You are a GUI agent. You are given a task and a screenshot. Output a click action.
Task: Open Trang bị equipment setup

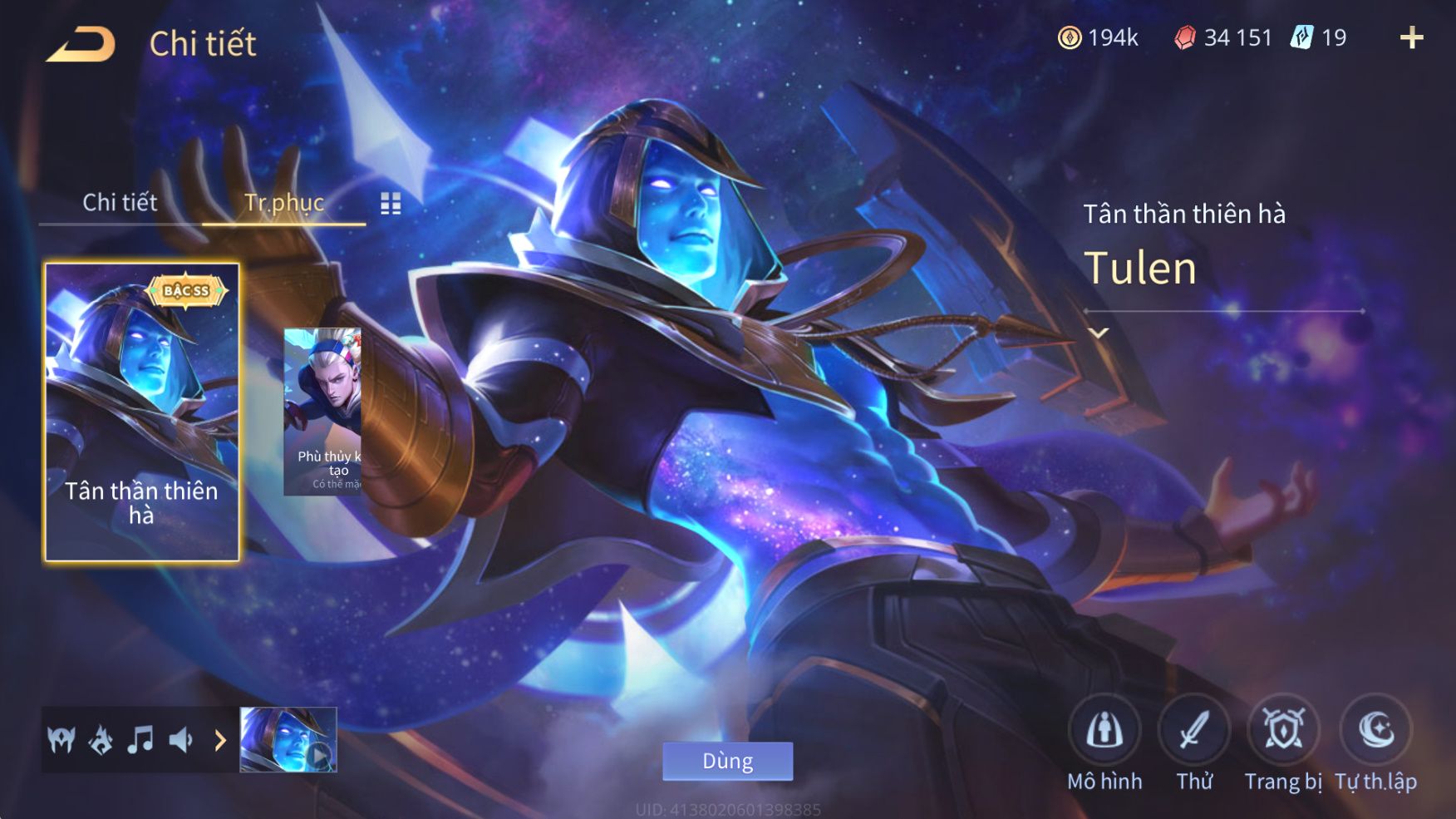click(1283, 730)
